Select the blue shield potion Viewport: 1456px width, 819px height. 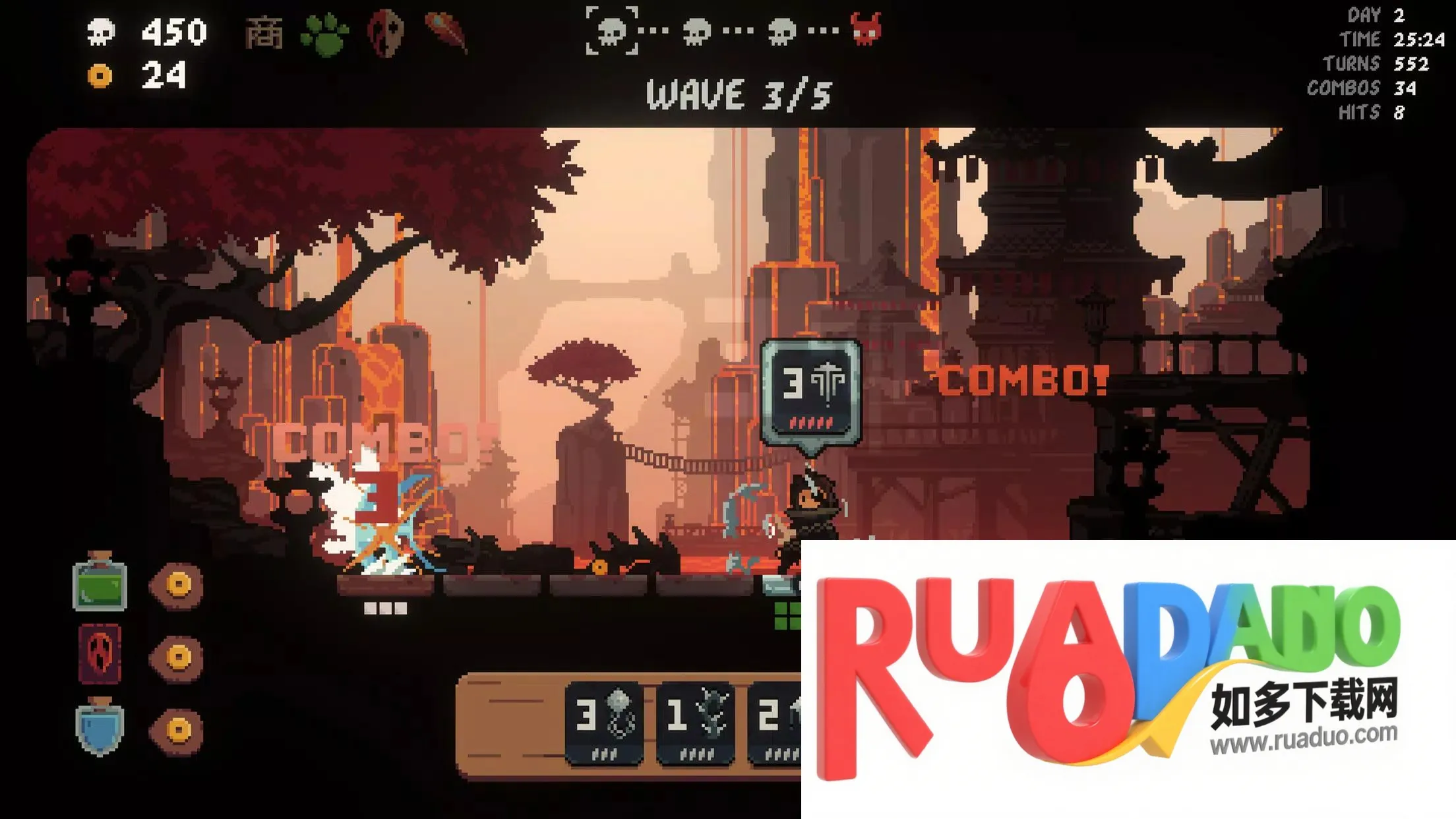click(x=100, y=727)
